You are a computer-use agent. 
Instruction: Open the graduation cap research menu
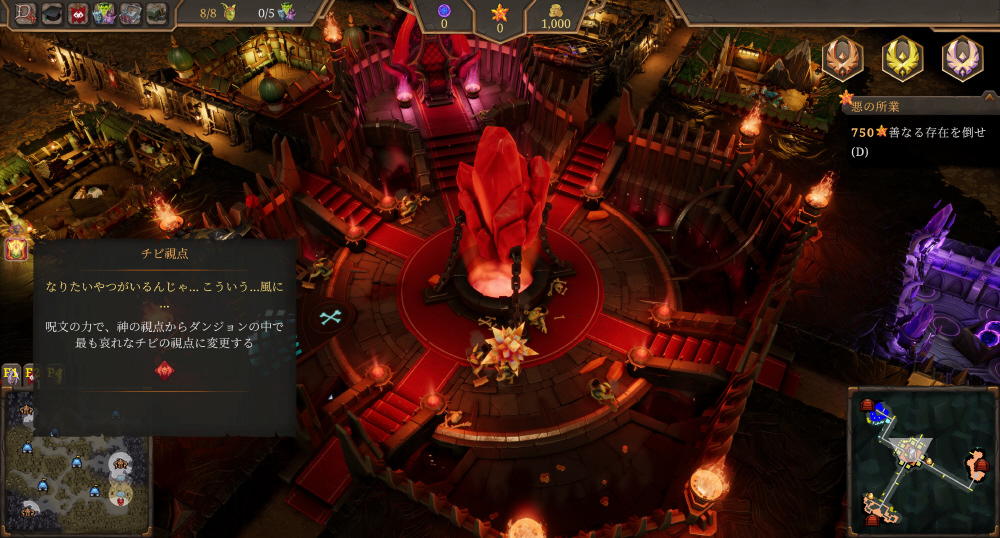point(51,13)
